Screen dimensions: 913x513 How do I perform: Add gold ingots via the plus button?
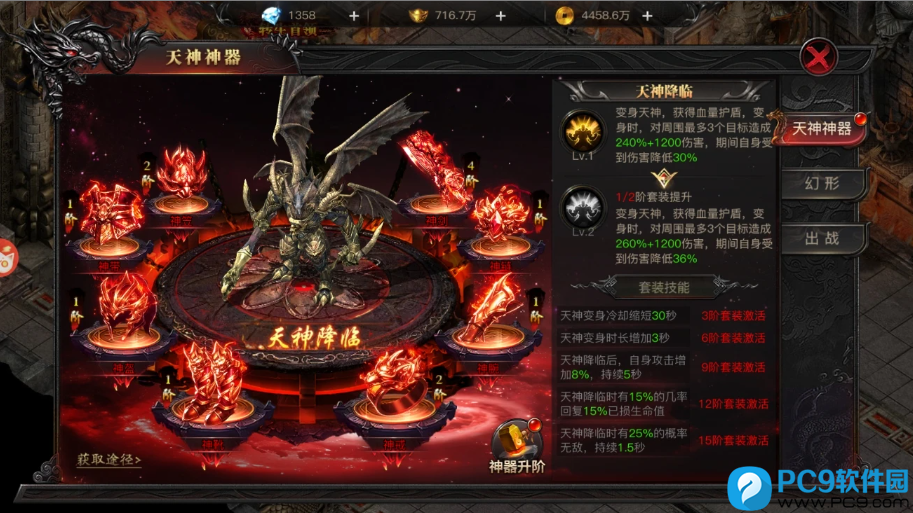tap(500, 15)
